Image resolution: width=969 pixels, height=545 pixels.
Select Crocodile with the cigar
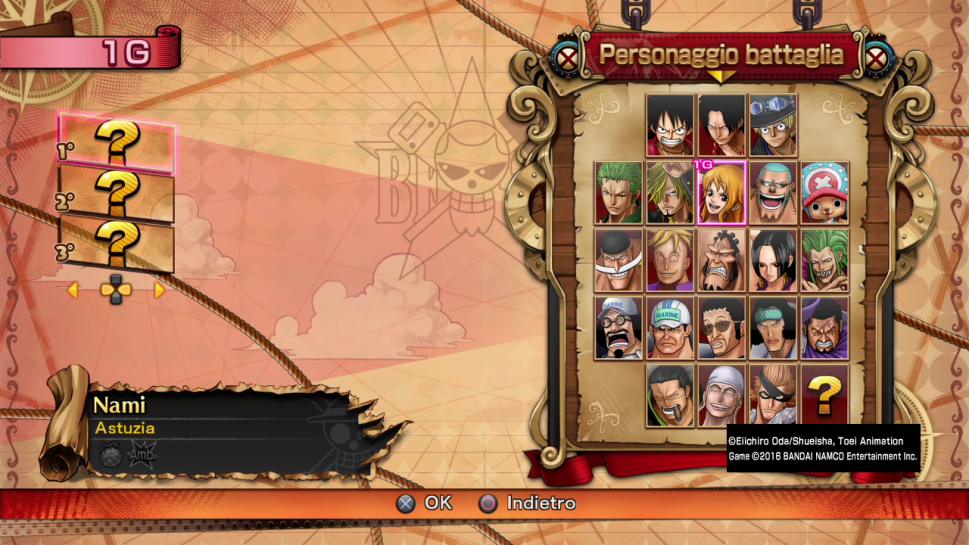coord(670,394)
